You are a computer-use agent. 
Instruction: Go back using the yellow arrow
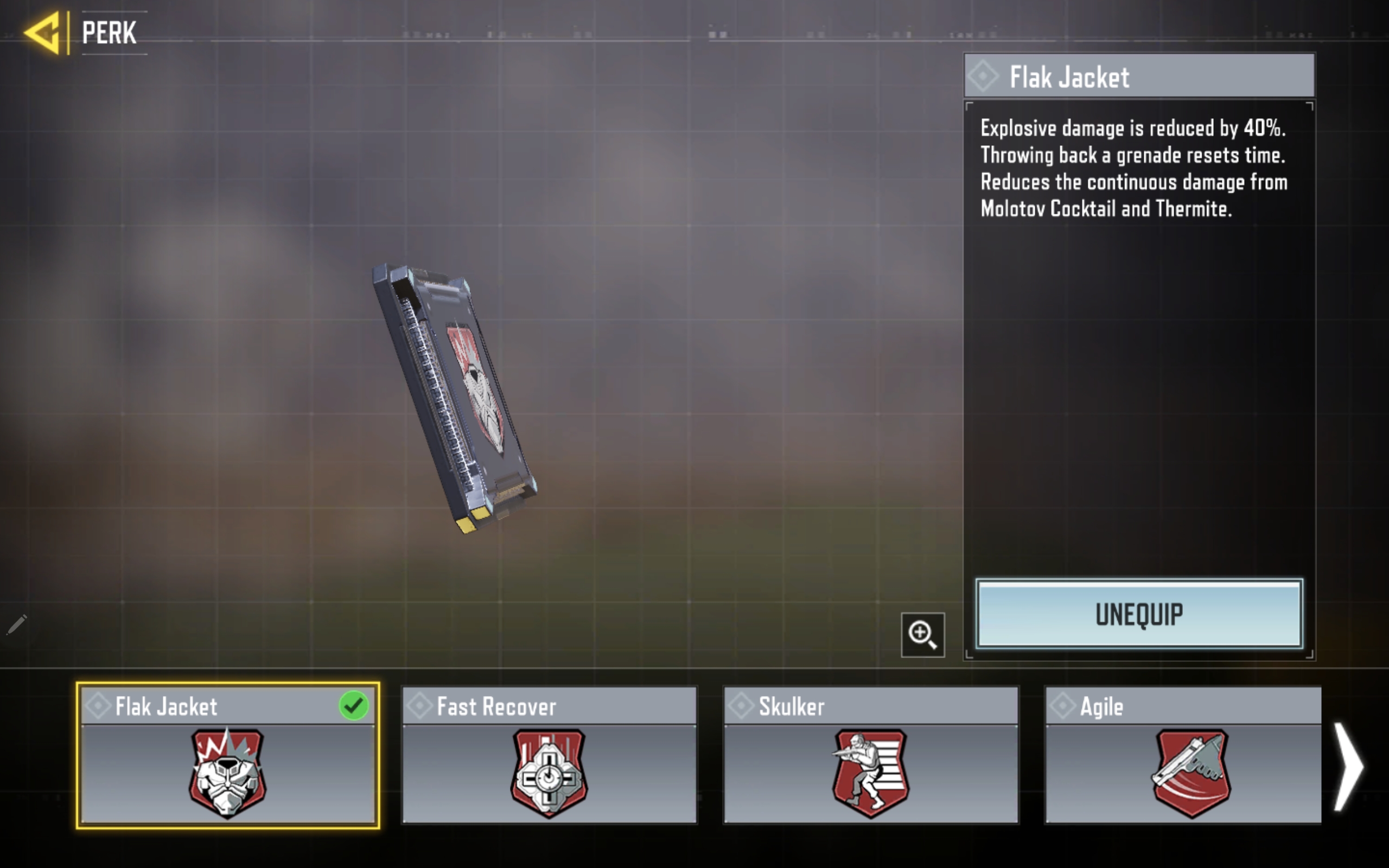coord(43,33)
